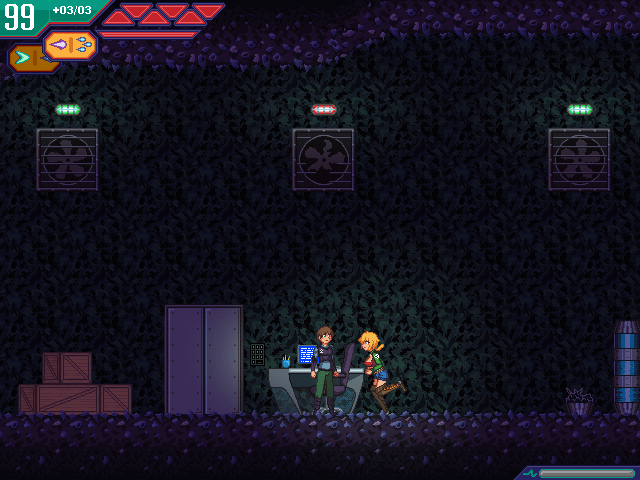This screenshot has width=640, height=480.
Task: Switch to the green arrow beam weapon
Action: [23, 58]
